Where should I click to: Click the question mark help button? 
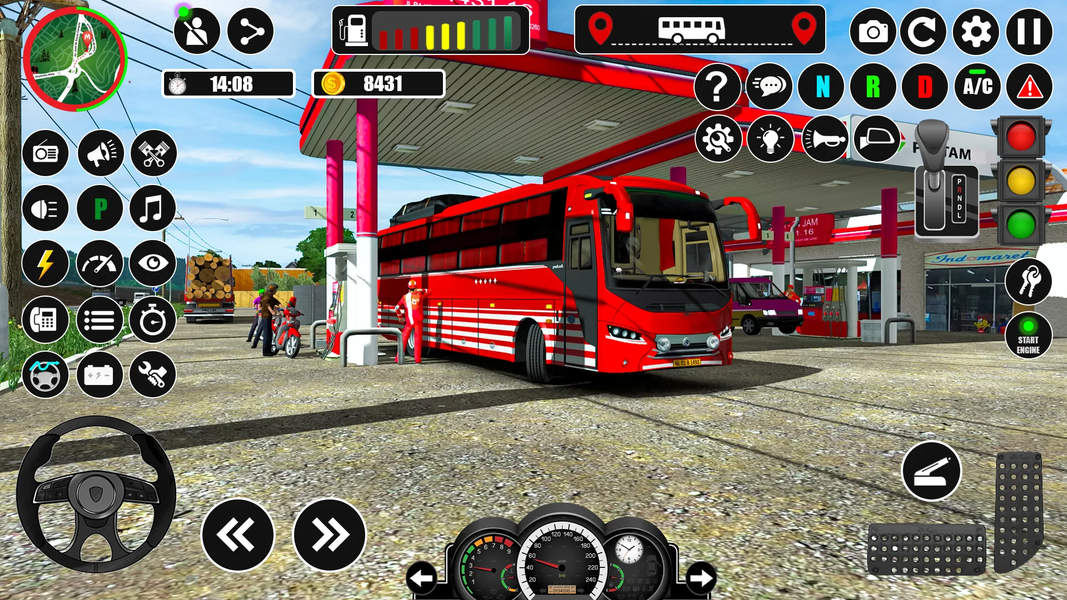(x=717, y=88)
